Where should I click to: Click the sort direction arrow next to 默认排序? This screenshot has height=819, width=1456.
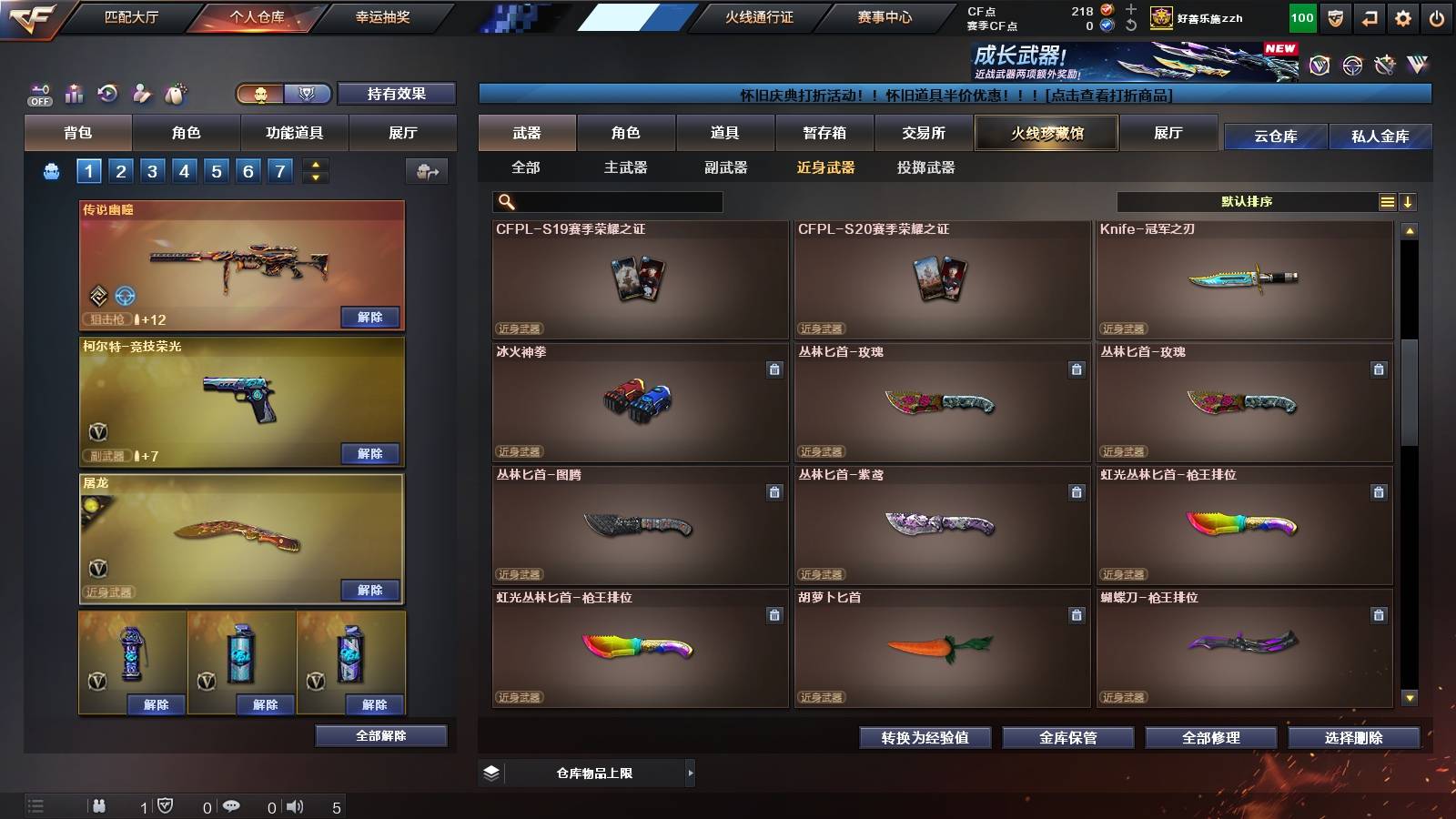1409,201
